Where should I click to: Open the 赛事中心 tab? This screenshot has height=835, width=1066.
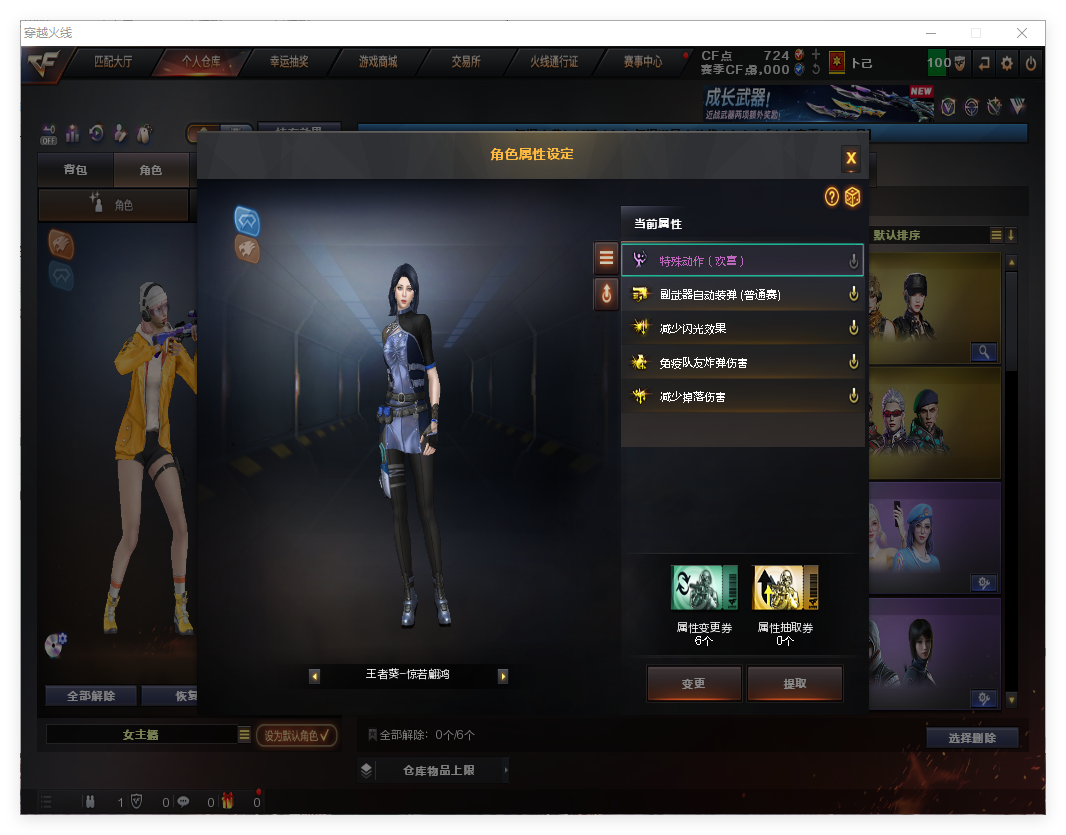[643, 62]
